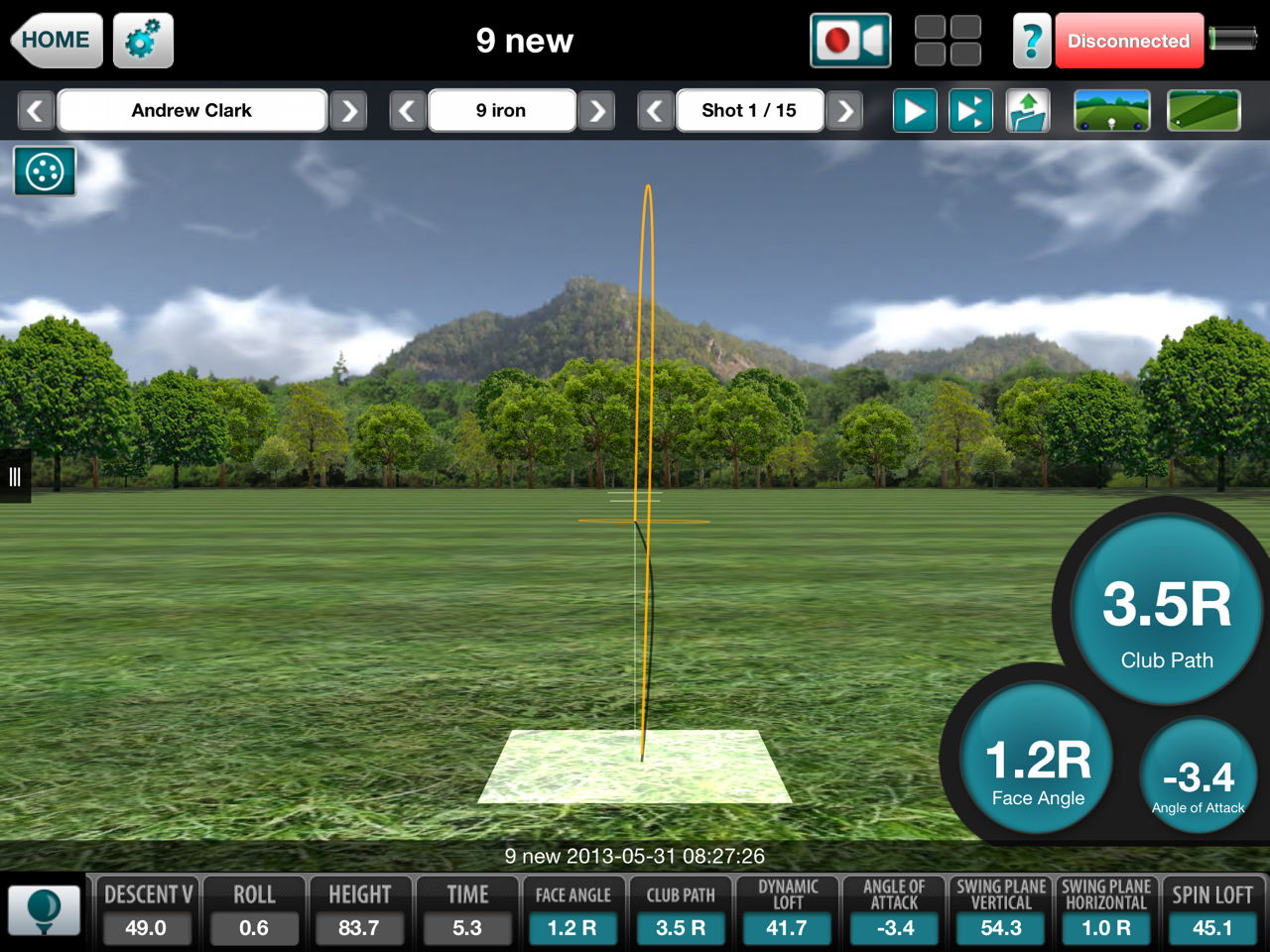
Task: Go back to the HOME screen
Action: (x=57, y=41)
